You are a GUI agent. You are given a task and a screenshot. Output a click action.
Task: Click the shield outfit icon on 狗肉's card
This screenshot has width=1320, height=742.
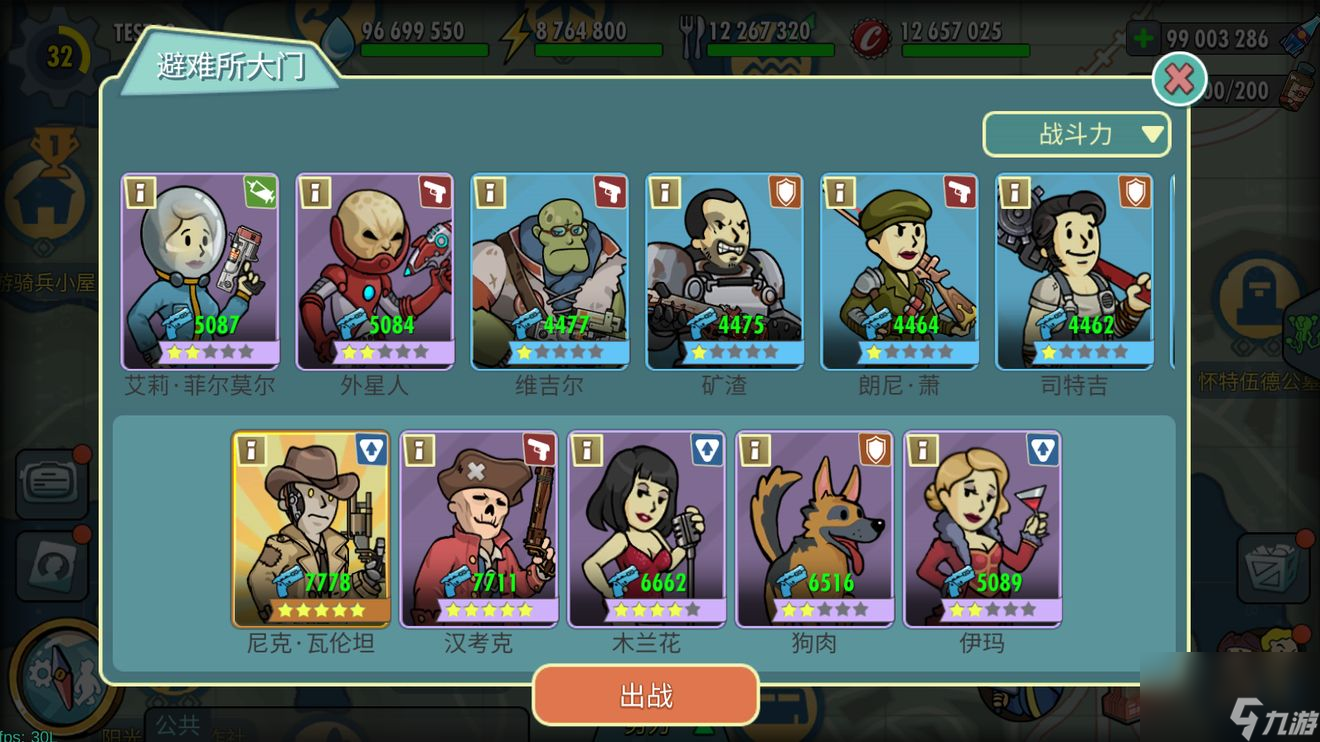coord(875,451)
